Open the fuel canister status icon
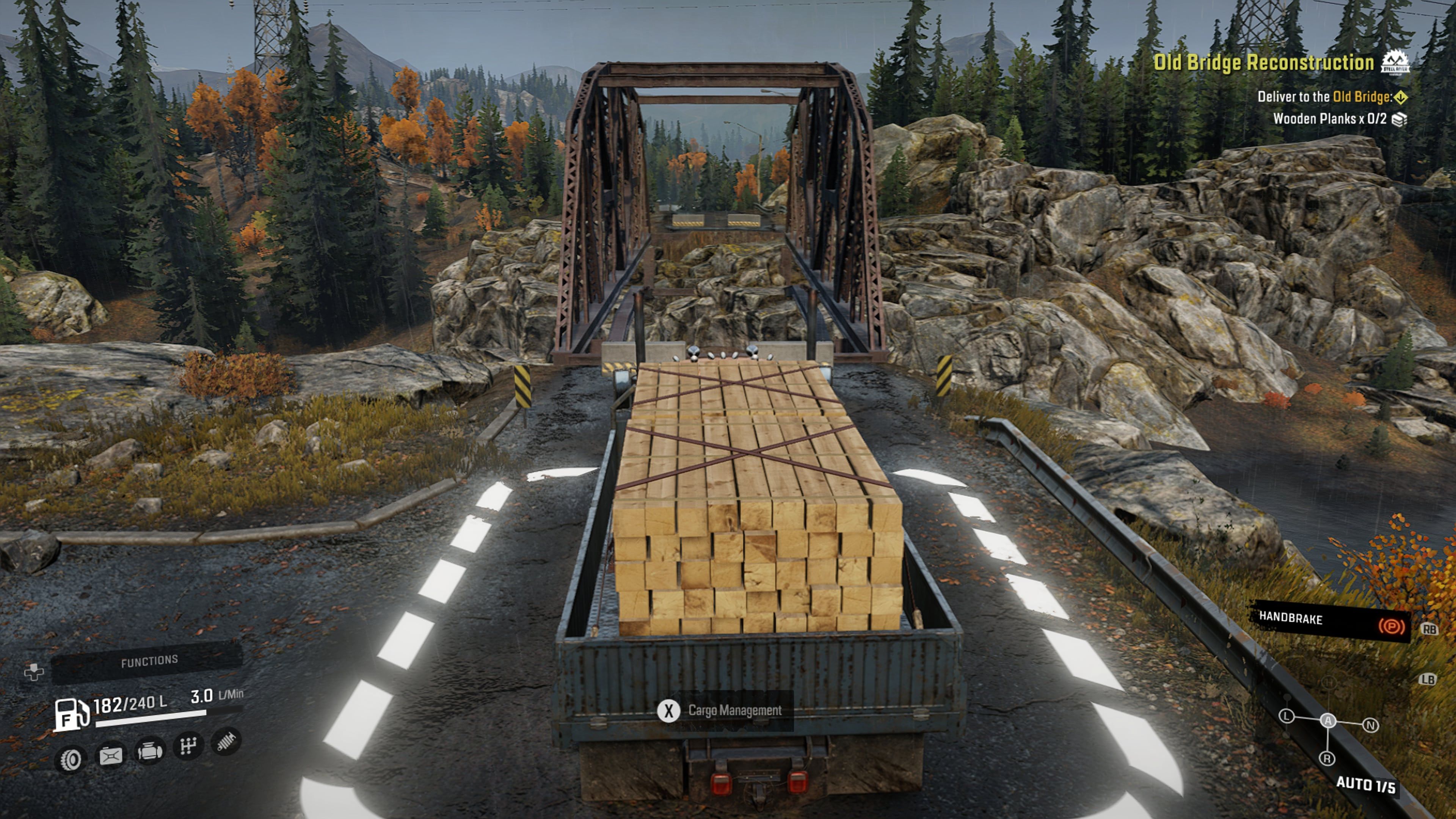The width and height of the screenshot is (1456, 819). (x=111, y=757)
